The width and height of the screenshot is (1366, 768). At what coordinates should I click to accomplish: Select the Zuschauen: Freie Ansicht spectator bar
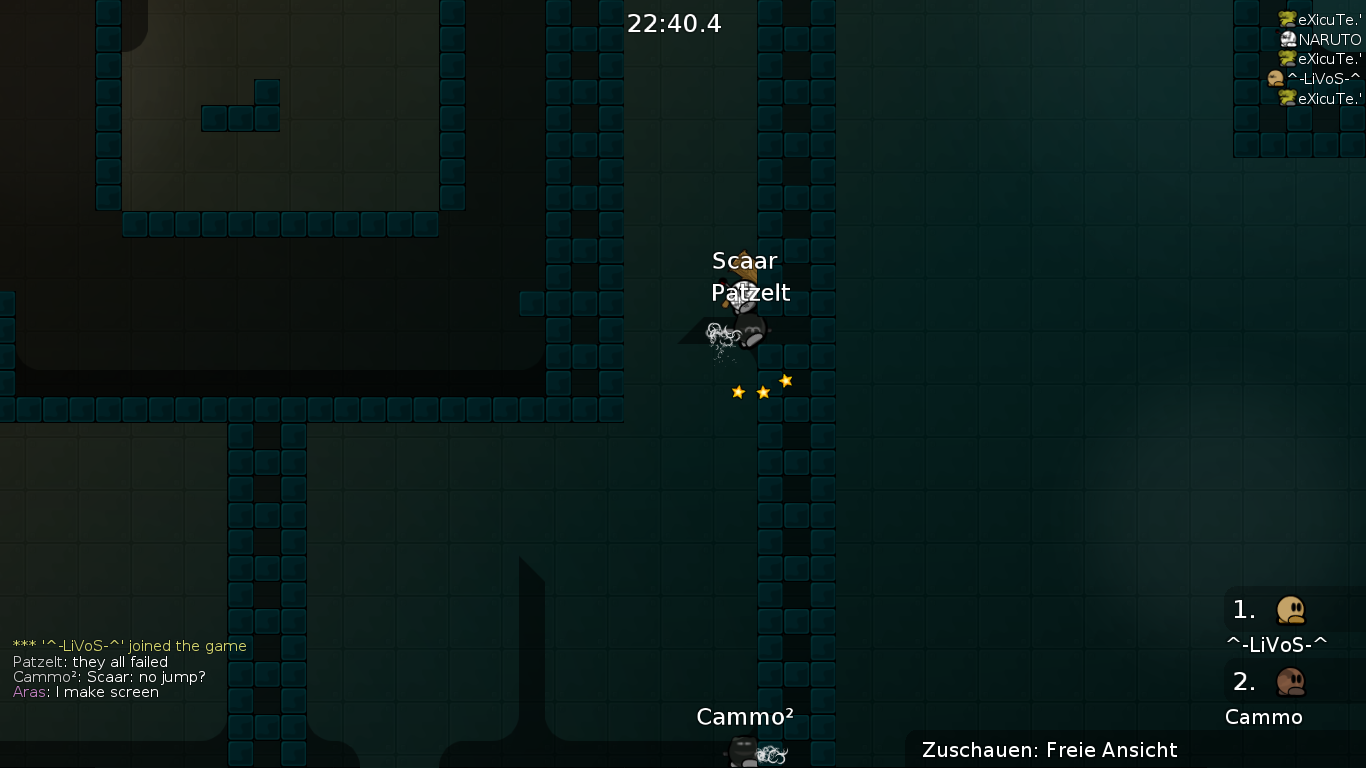(1050, 750)
